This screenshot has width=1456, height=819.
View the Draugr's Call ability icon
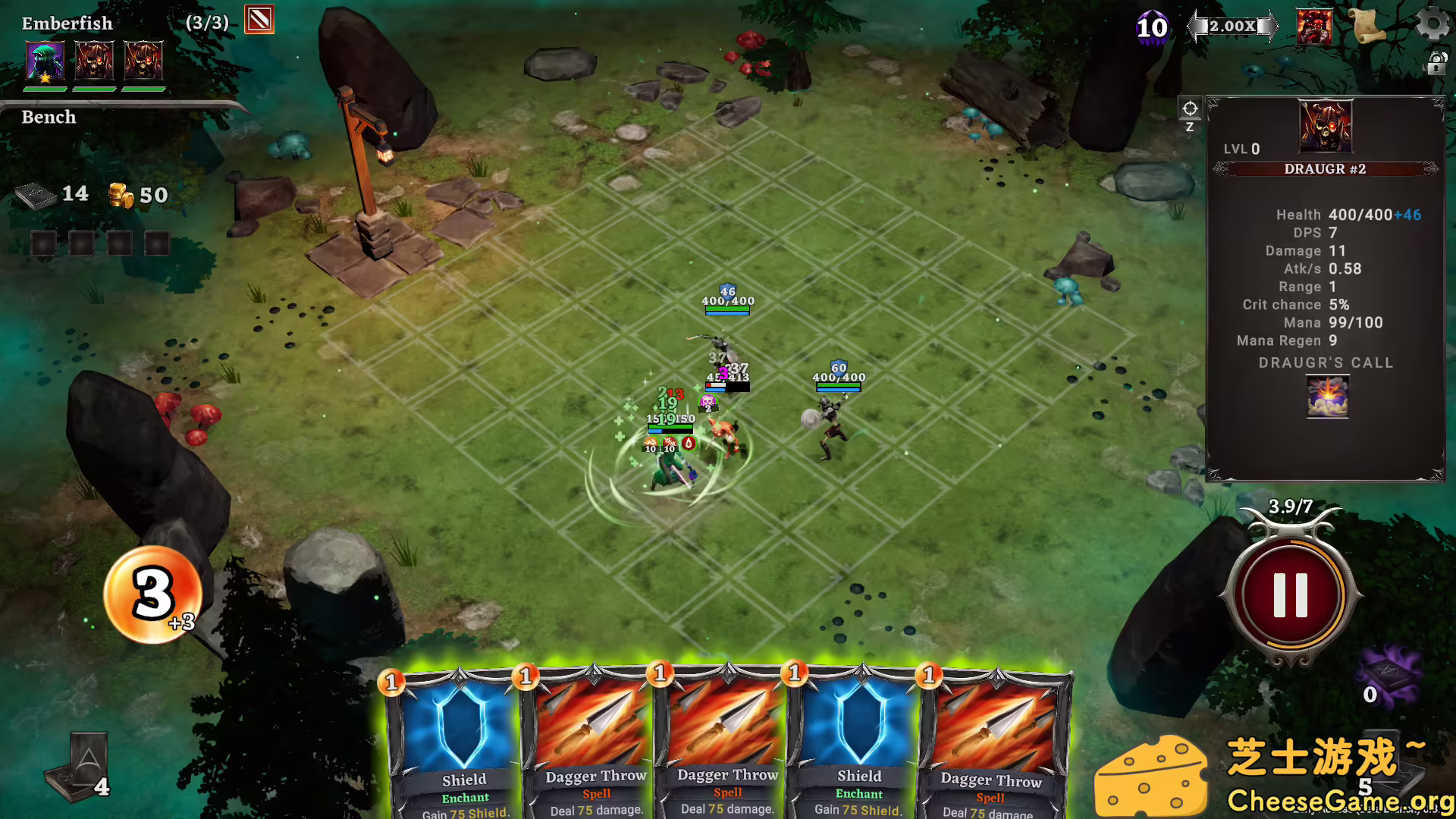tap(1326, 397)
